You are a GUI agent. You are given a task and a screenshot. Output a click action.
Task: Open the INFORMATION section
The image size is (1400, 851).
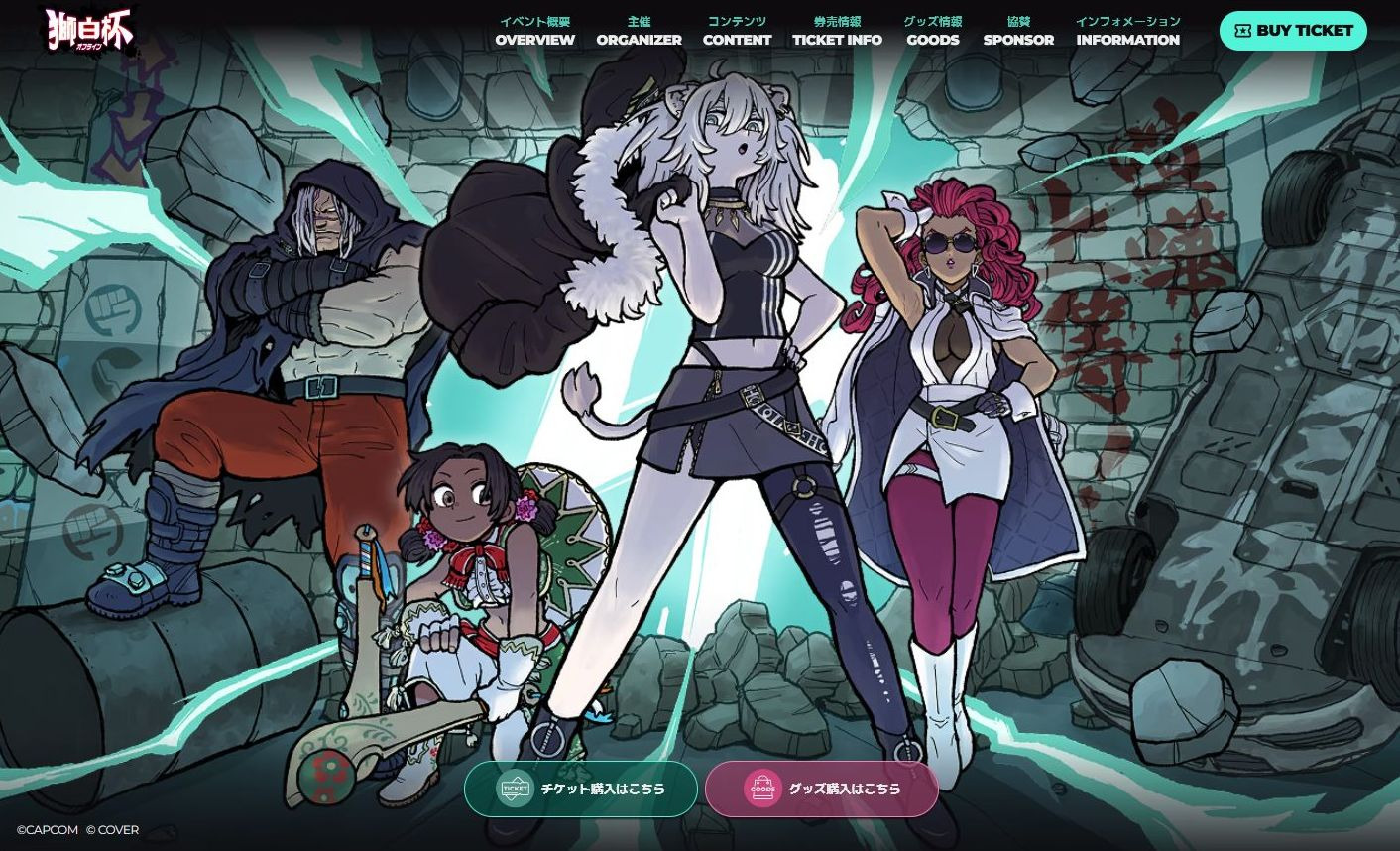pyautogui.click(x=1127, y=31)
